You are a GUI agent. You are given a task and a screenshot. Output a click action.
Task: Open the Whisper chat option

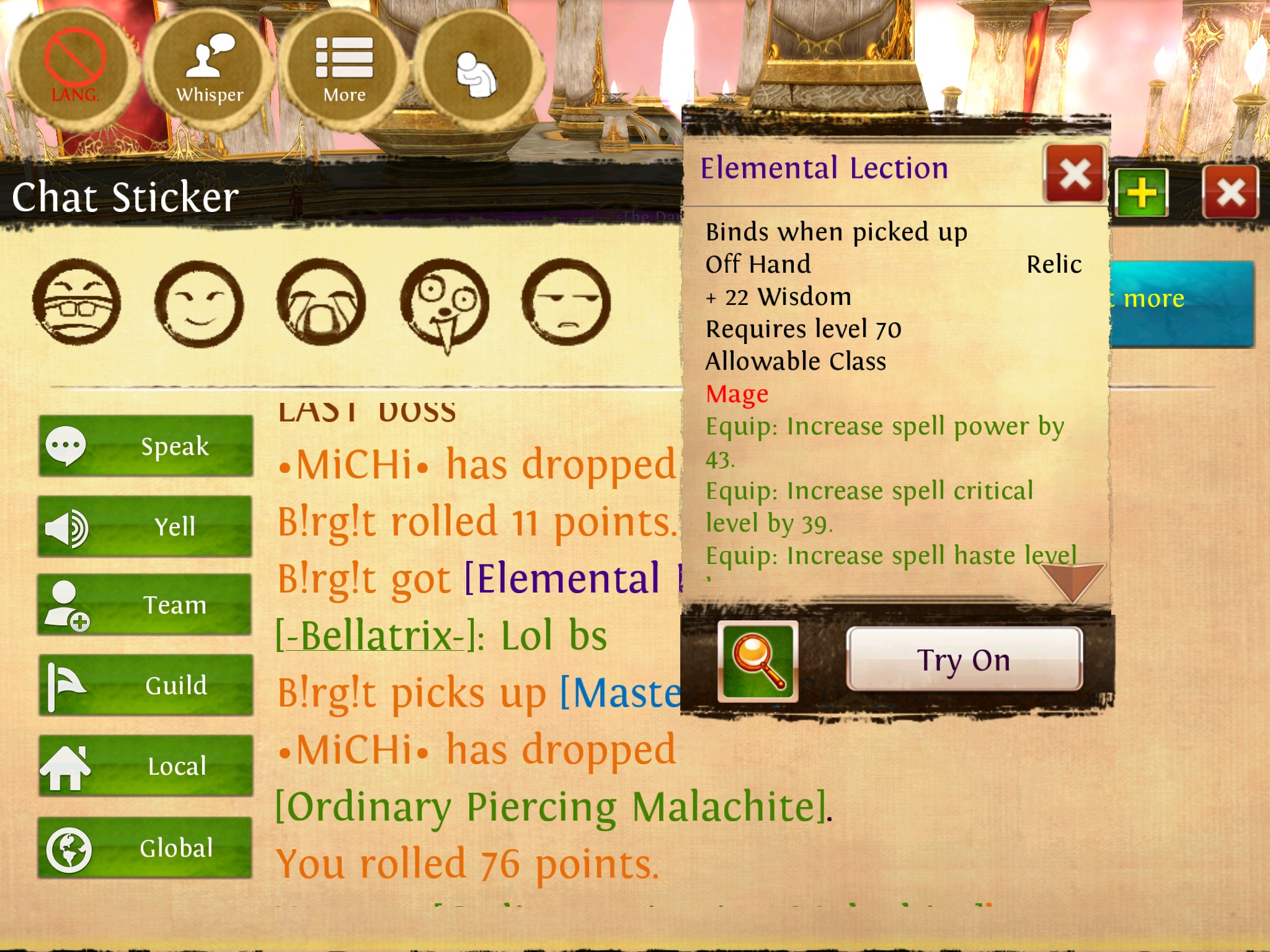coord(210,68)
